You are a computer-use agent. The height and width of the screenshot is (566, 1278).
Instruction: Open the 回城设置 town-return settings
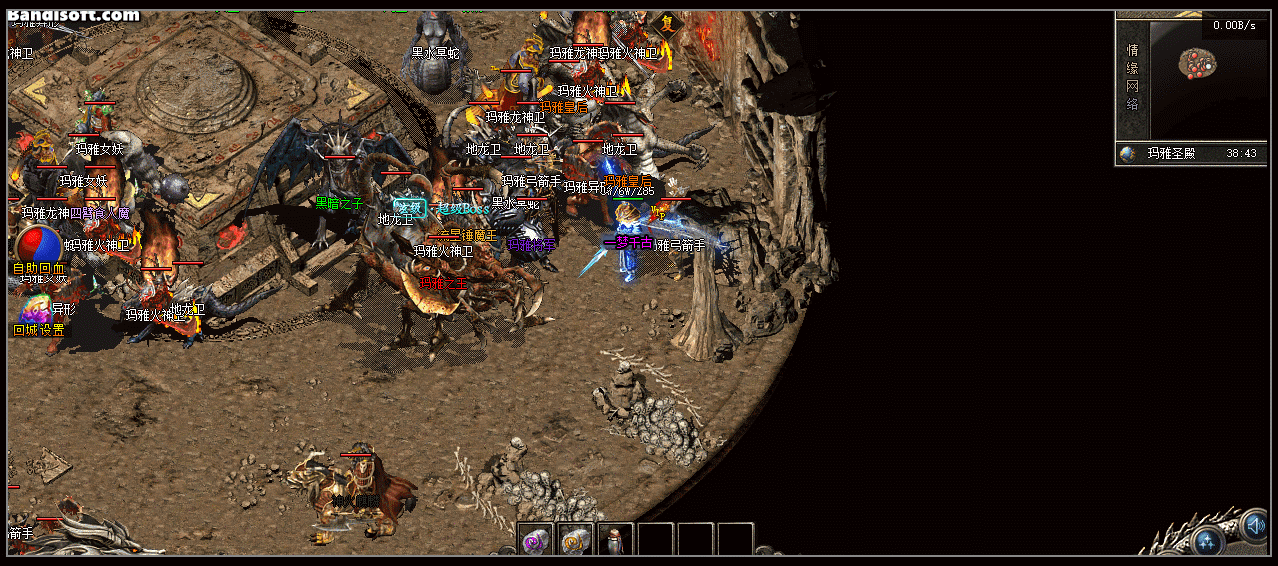(38, 316)
